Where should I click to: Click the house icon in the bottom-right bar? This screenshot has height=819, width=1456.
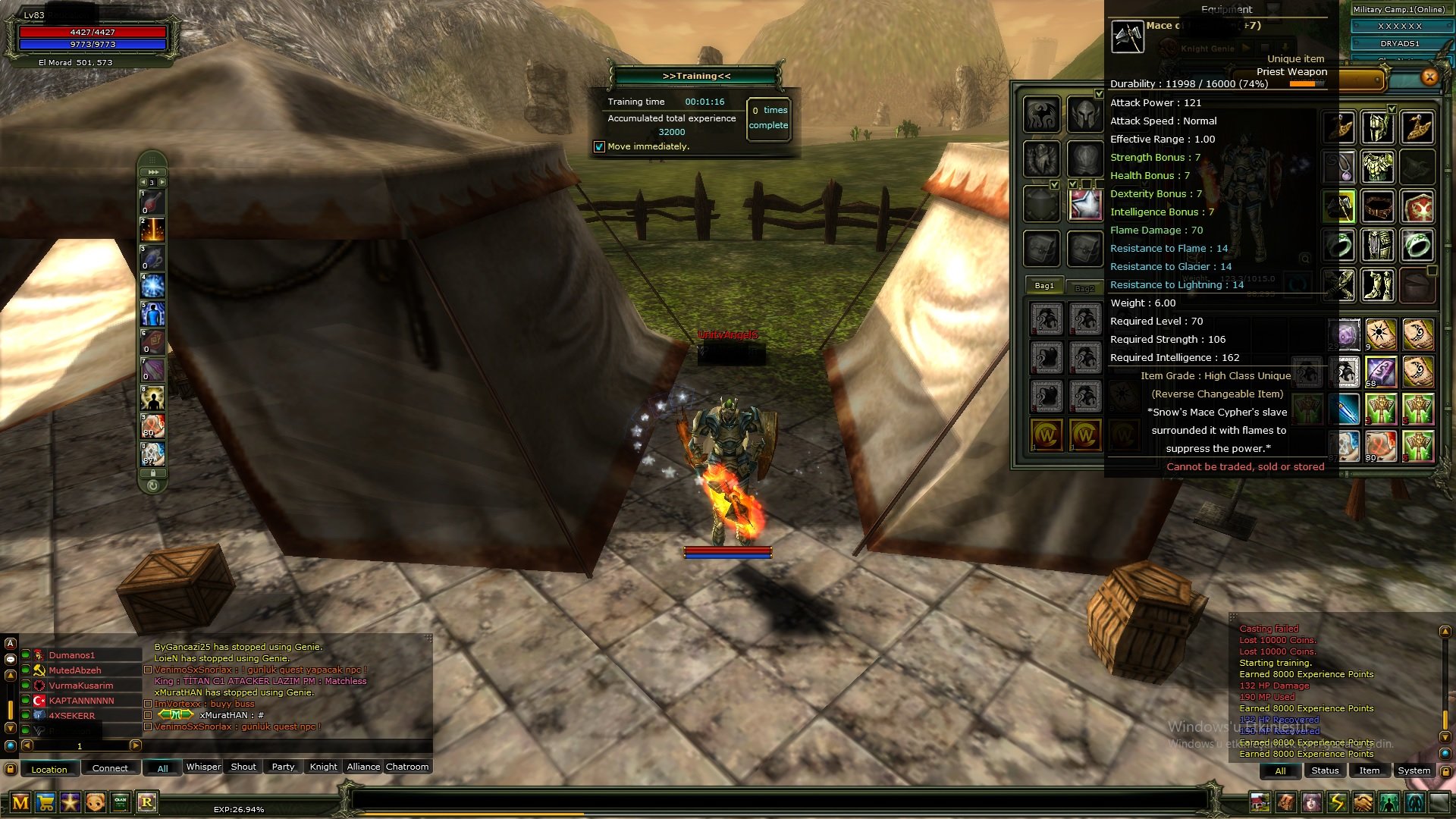(1260, 802)
